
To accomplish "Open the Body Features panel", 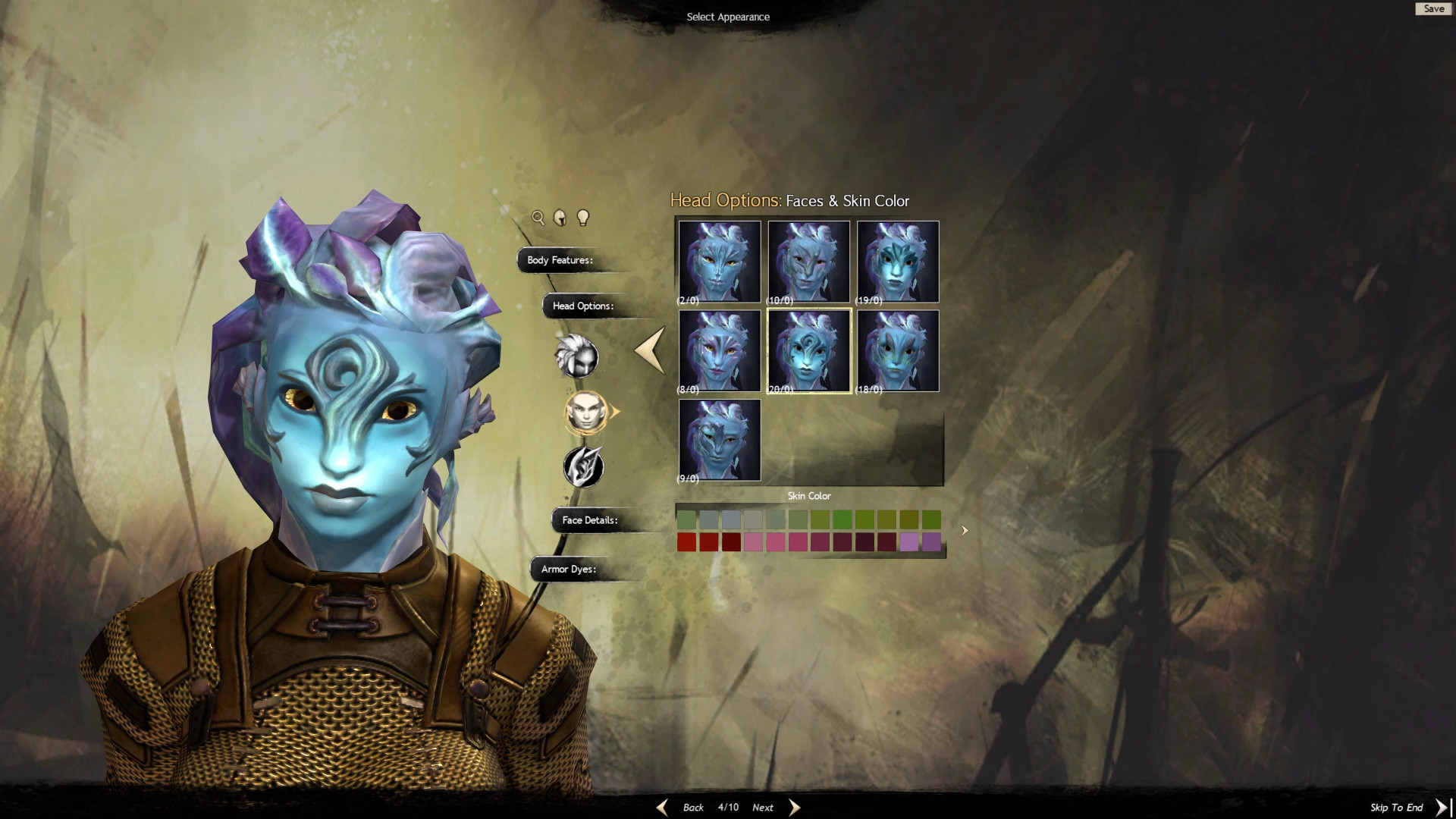I will [560, 260].
